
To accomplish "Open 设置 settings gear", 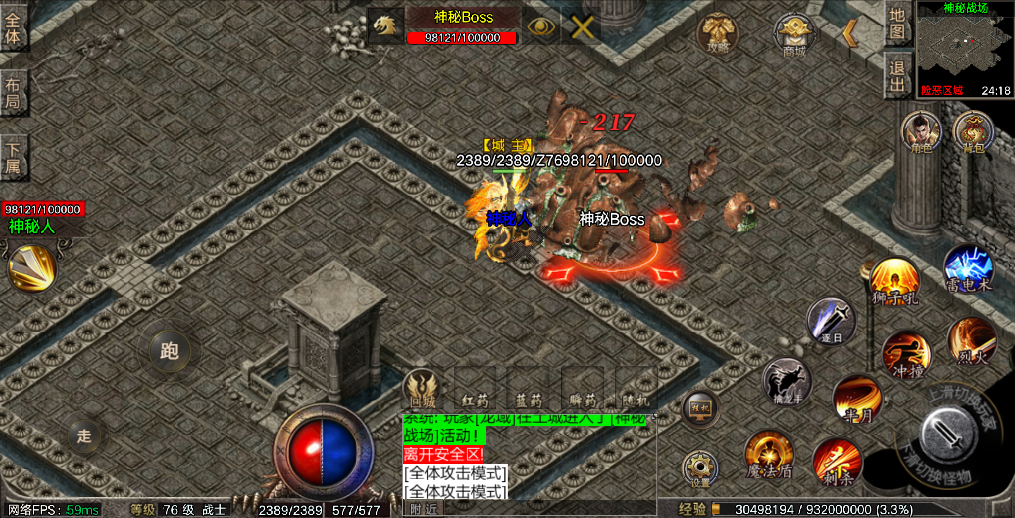I will click(x=699, y=468).
